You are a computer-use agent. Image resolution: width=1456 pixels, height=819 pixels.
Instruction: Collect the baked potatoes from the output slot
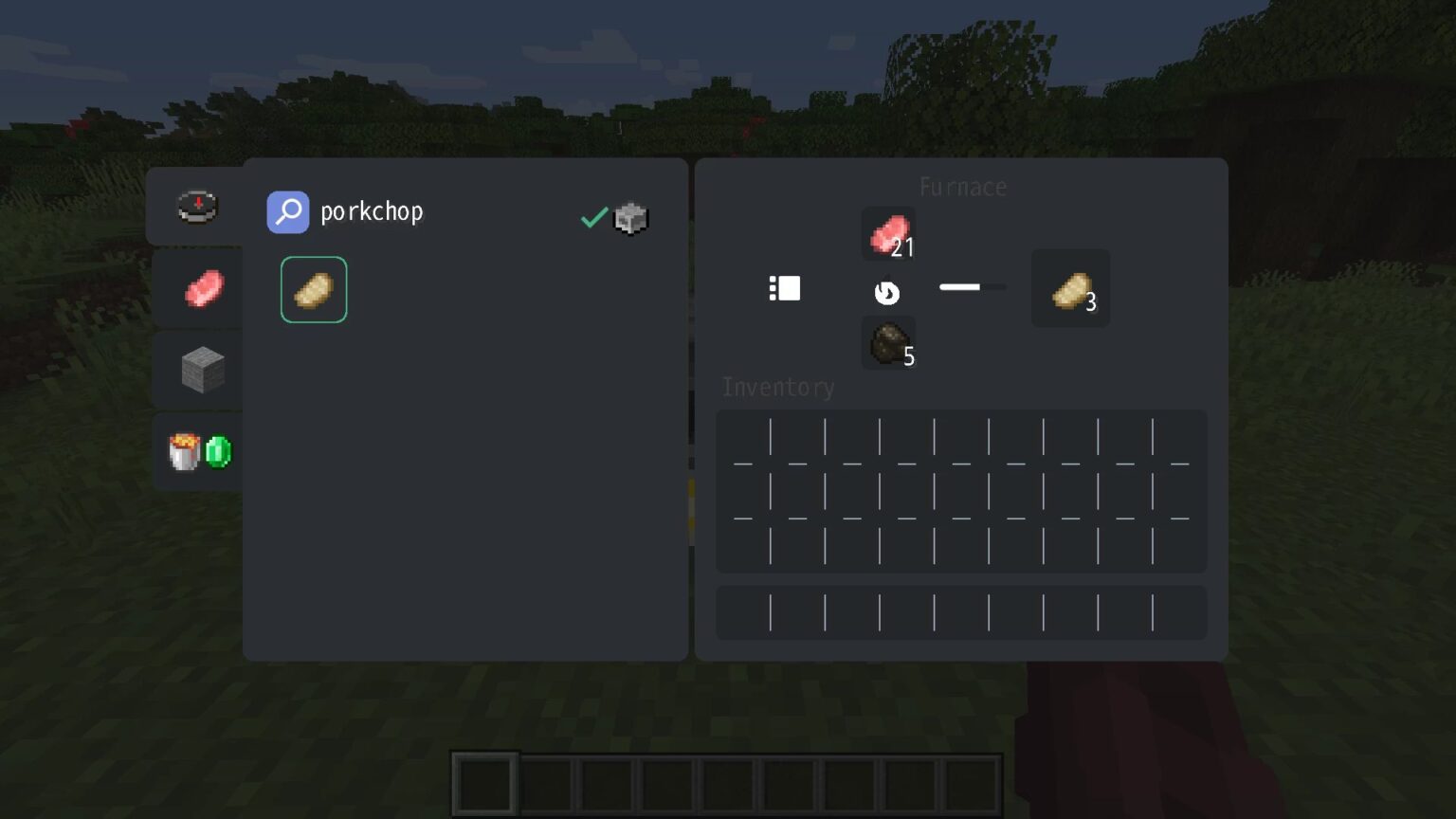[x=1069, y=288]
